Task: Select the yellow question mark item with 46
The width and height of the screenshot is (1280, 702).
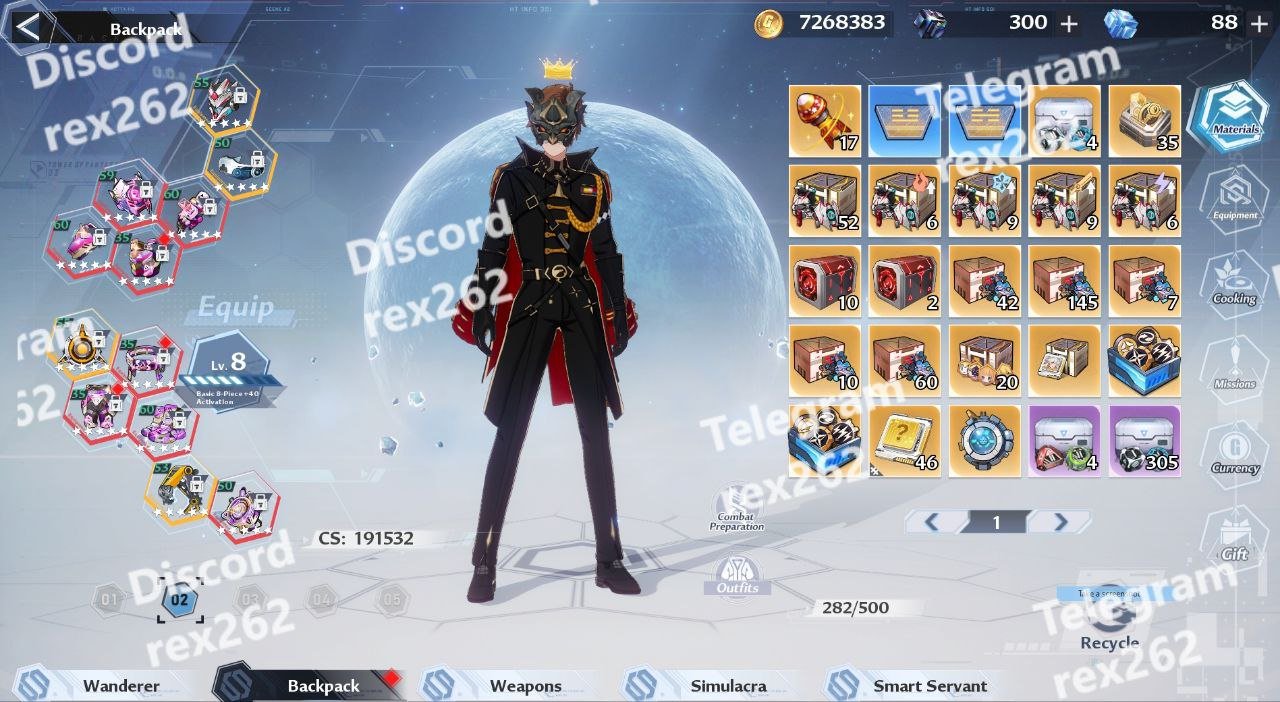Action: point(904,440)
